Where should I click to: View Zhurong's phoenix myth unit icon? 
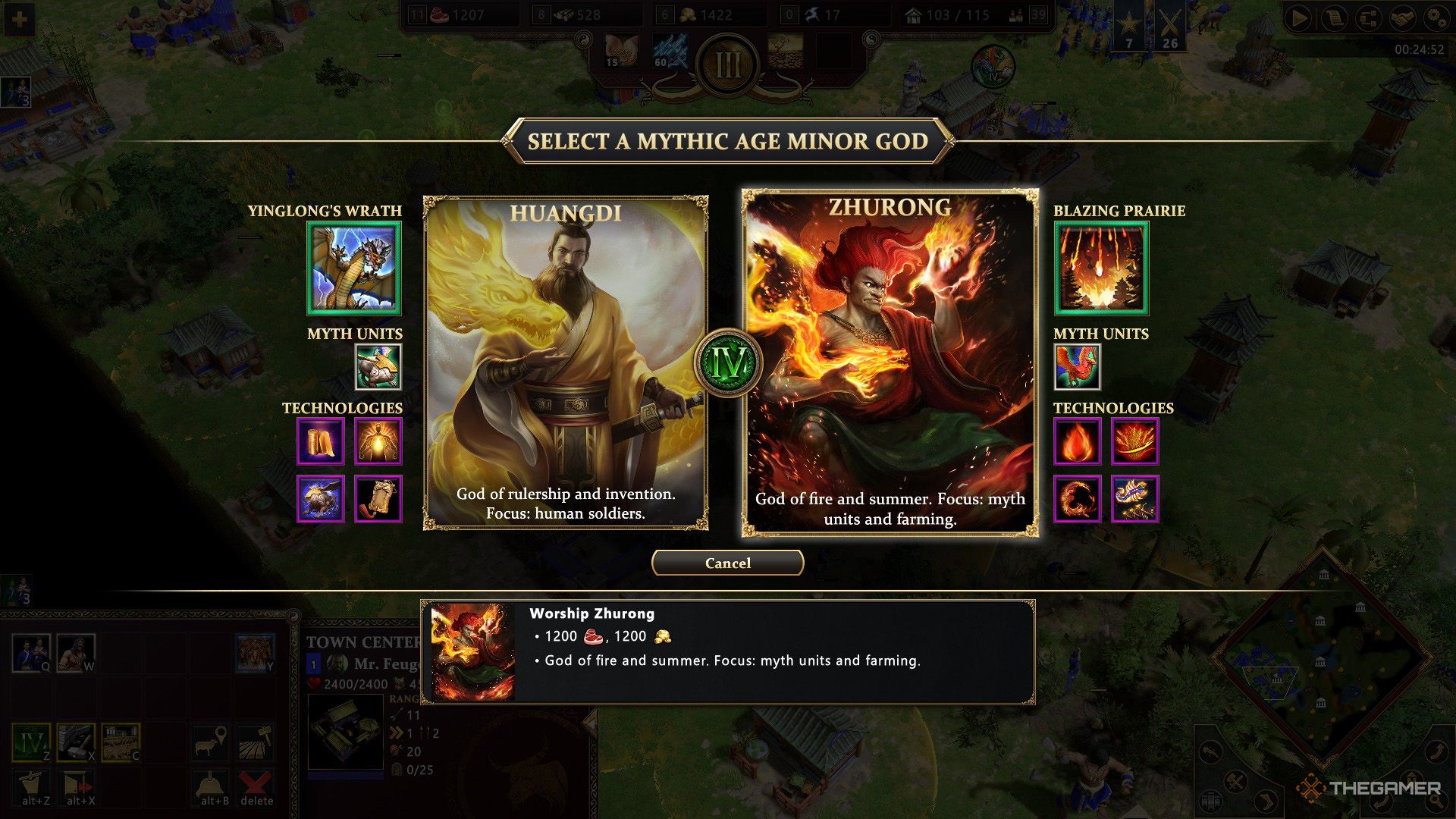point(1077,366)
